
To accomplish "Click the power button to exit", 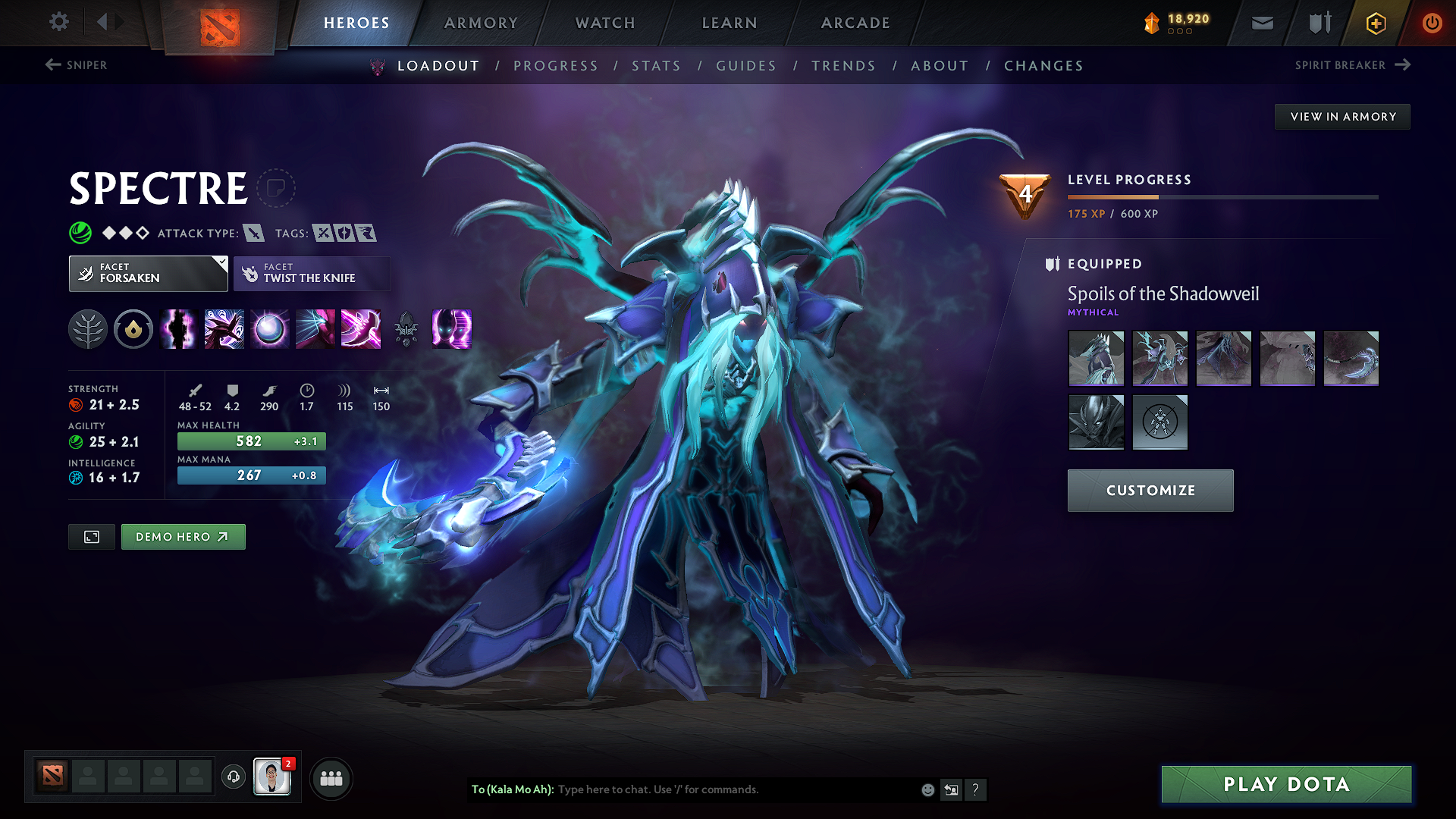I will [1432, 23].
